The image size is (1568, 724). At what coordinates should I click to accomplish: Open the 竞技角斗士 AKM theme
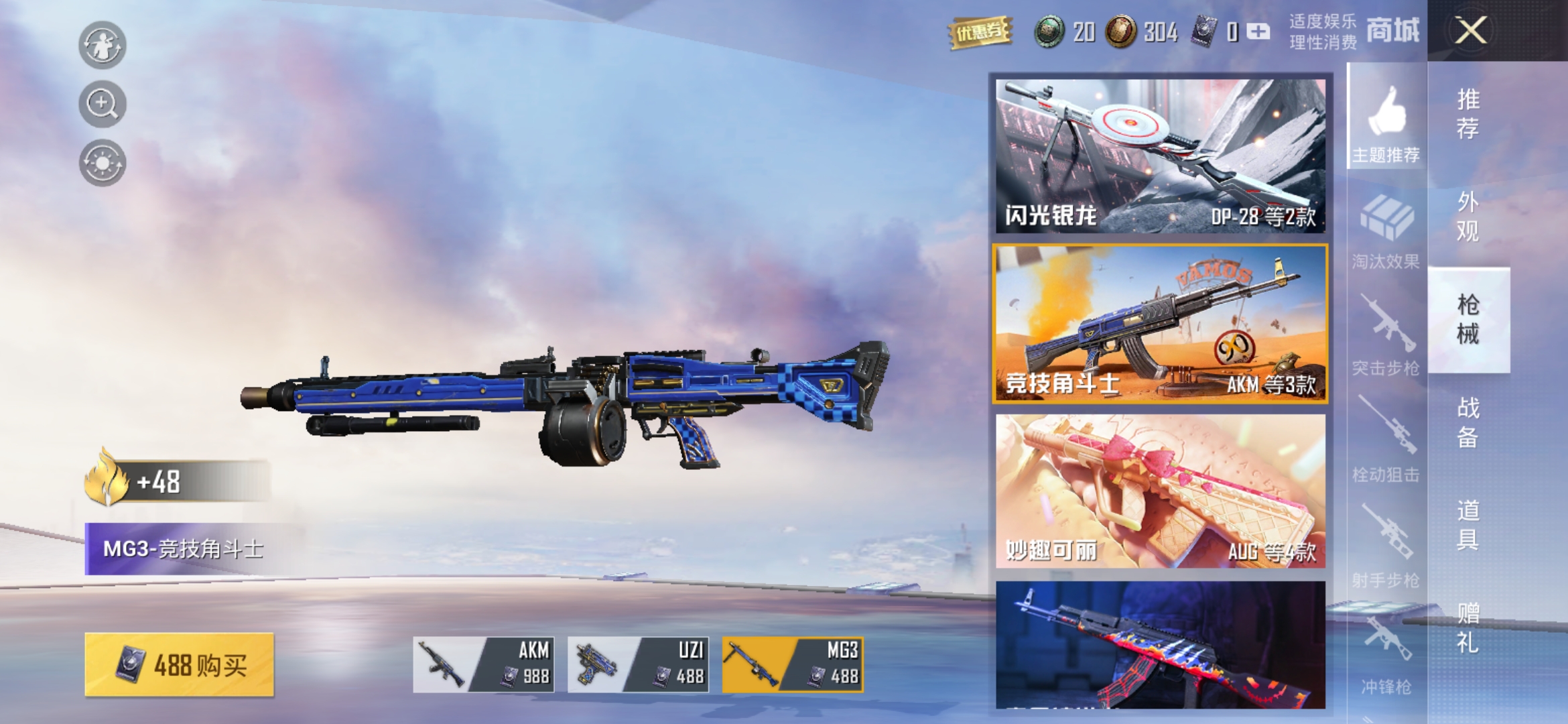(x=1161, y=324)
